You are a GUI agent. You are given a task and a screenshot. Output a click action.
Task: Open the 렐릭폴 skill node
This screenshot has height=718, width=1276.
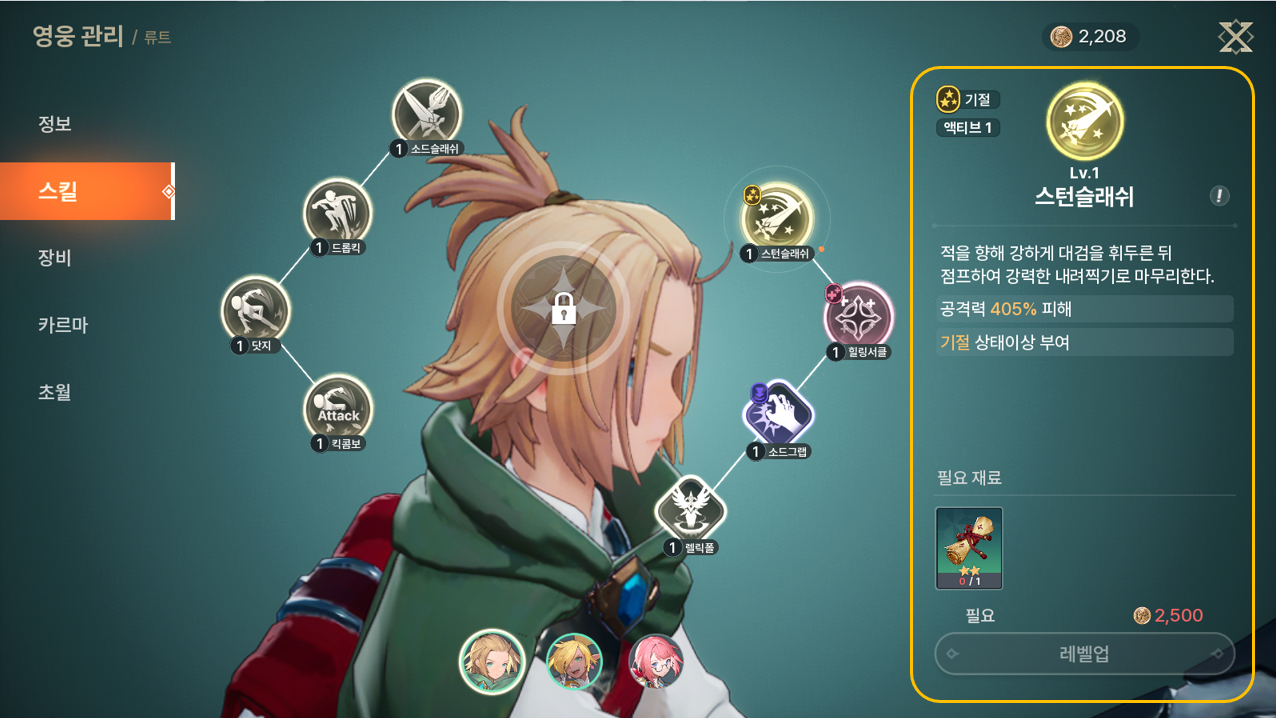[689, 510]
